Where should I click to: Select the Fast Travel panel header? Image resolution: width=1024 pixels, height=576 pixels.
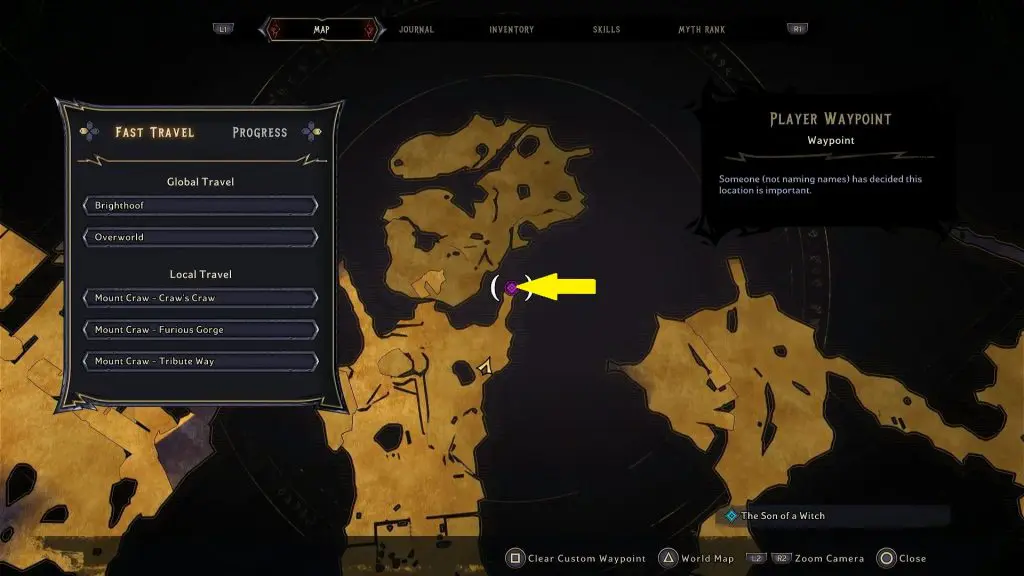point(154,132)
